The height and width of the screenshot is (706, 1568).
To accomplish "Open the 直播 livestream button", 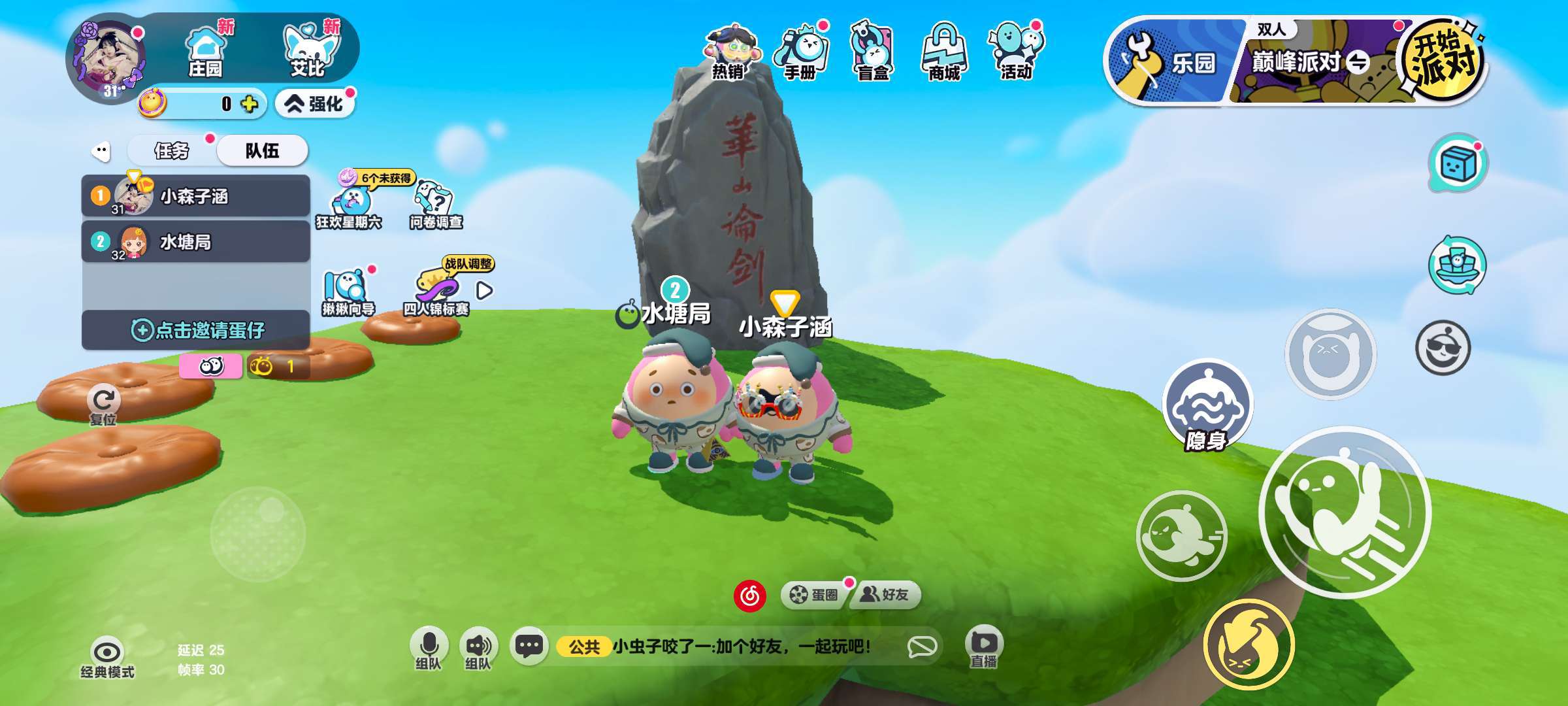I will (x=983, y=647).
